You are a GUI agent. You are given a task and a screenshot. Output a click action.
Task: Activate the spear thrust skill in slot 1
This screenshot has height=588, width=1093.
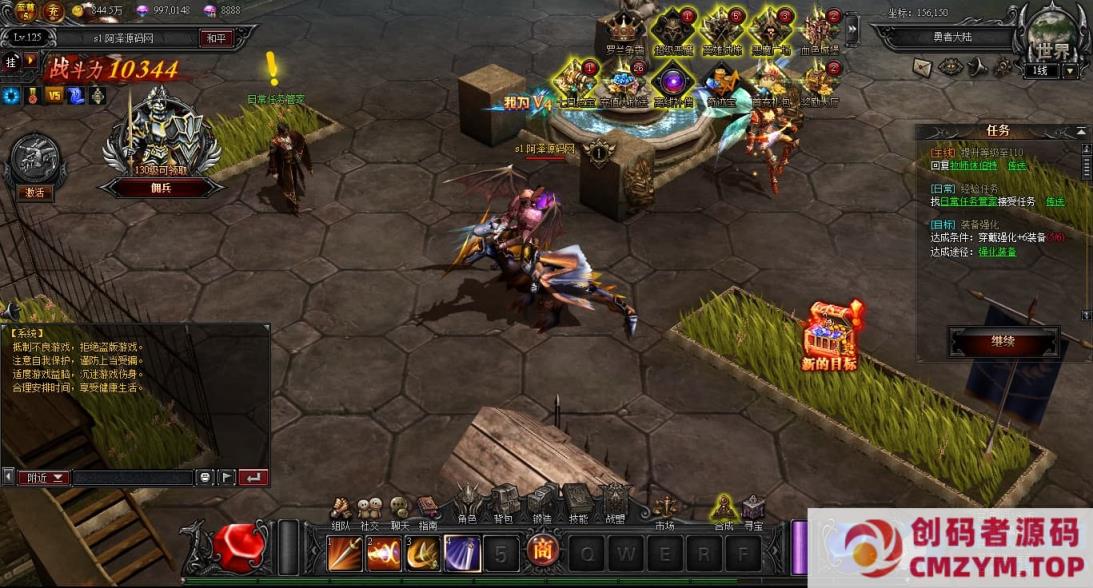point(344,552)
